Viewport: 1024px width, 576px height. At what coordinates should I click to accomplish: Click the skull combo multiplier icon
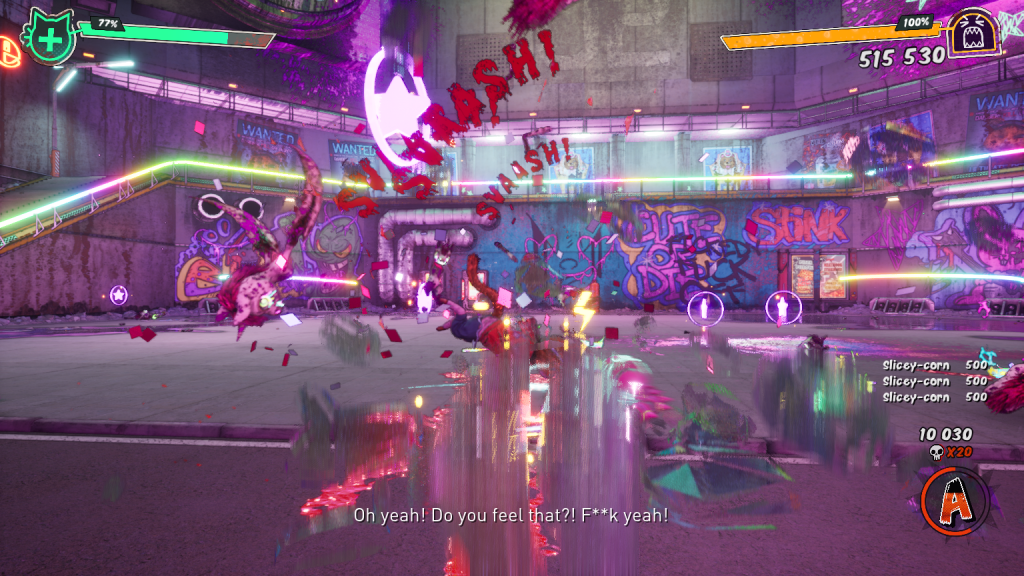[937, 453]
